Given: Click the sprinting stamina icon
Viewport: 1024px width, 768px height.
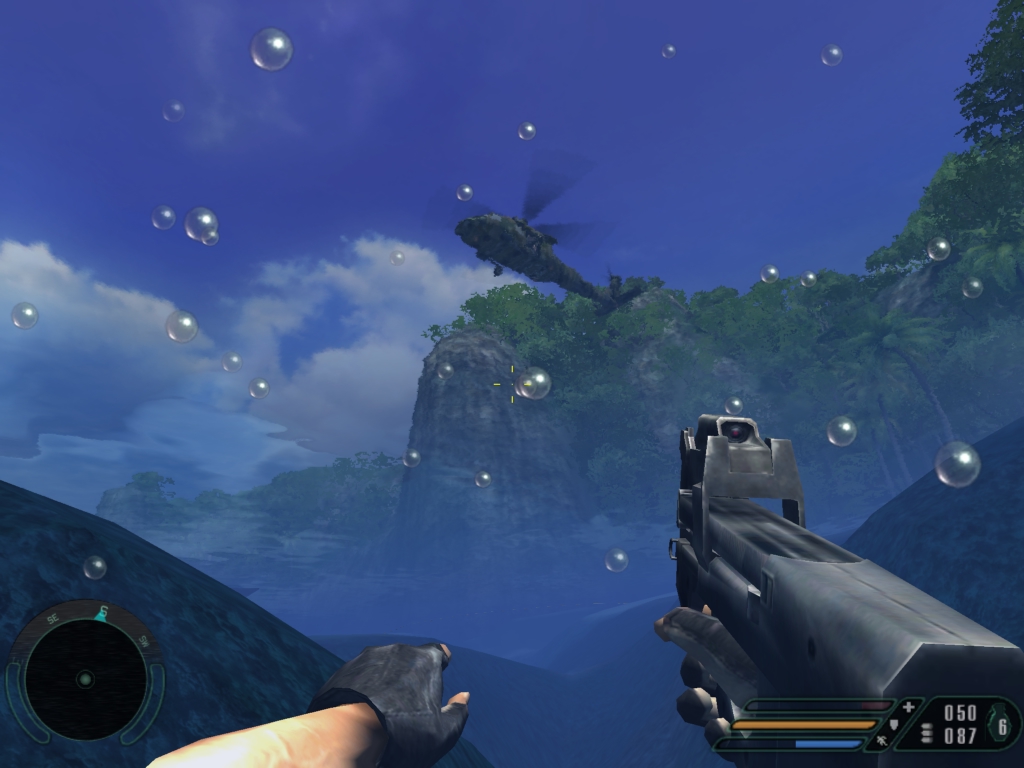Looking at the screenshot, I should (x=882, y=742).
